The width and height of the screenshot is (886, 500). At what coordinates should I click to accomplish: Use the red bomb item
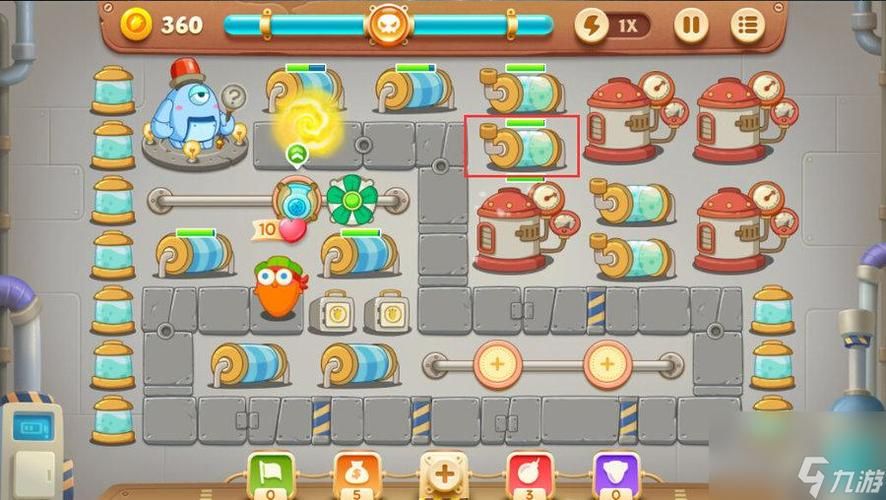click(530, 473)
